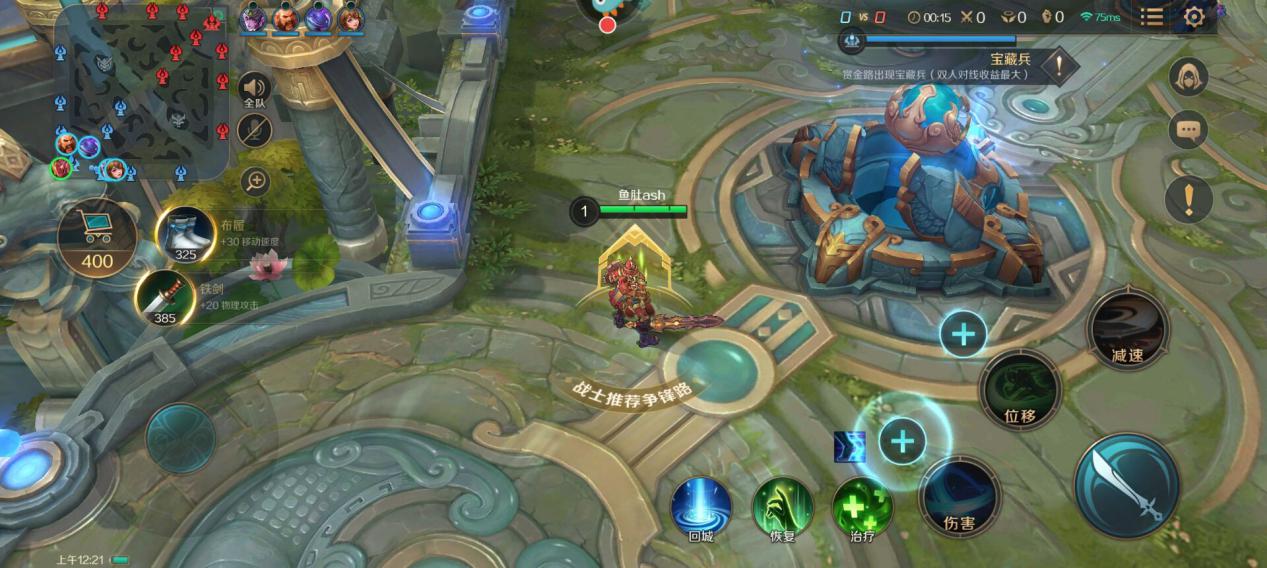Screen dimensions: 1267x568
Task: Open the quick chat speech bubble
Action: pyautogui.click(x=1188, y=129)
